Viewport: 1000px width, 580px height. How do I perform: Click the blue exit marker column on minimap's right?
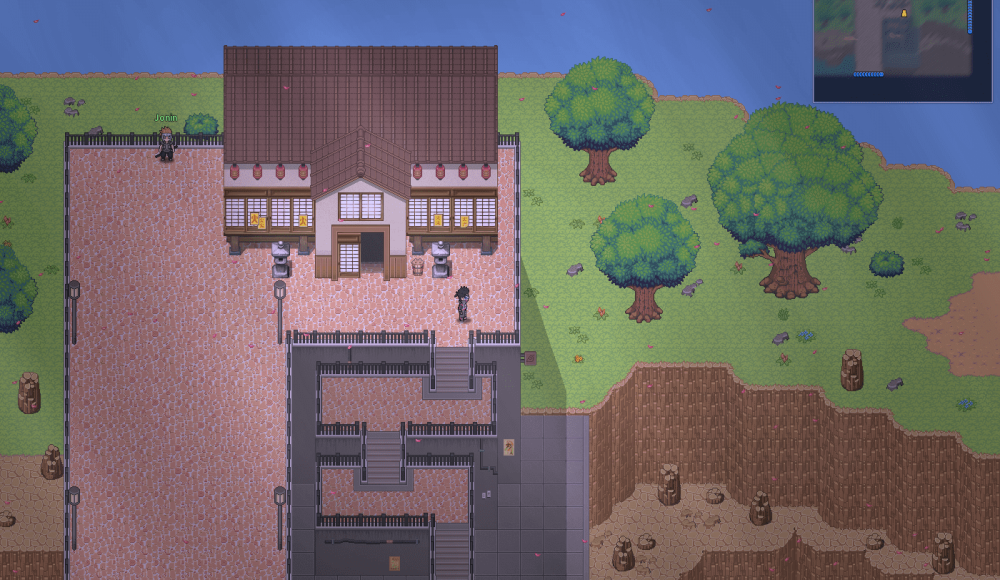(x=968, y=18)
